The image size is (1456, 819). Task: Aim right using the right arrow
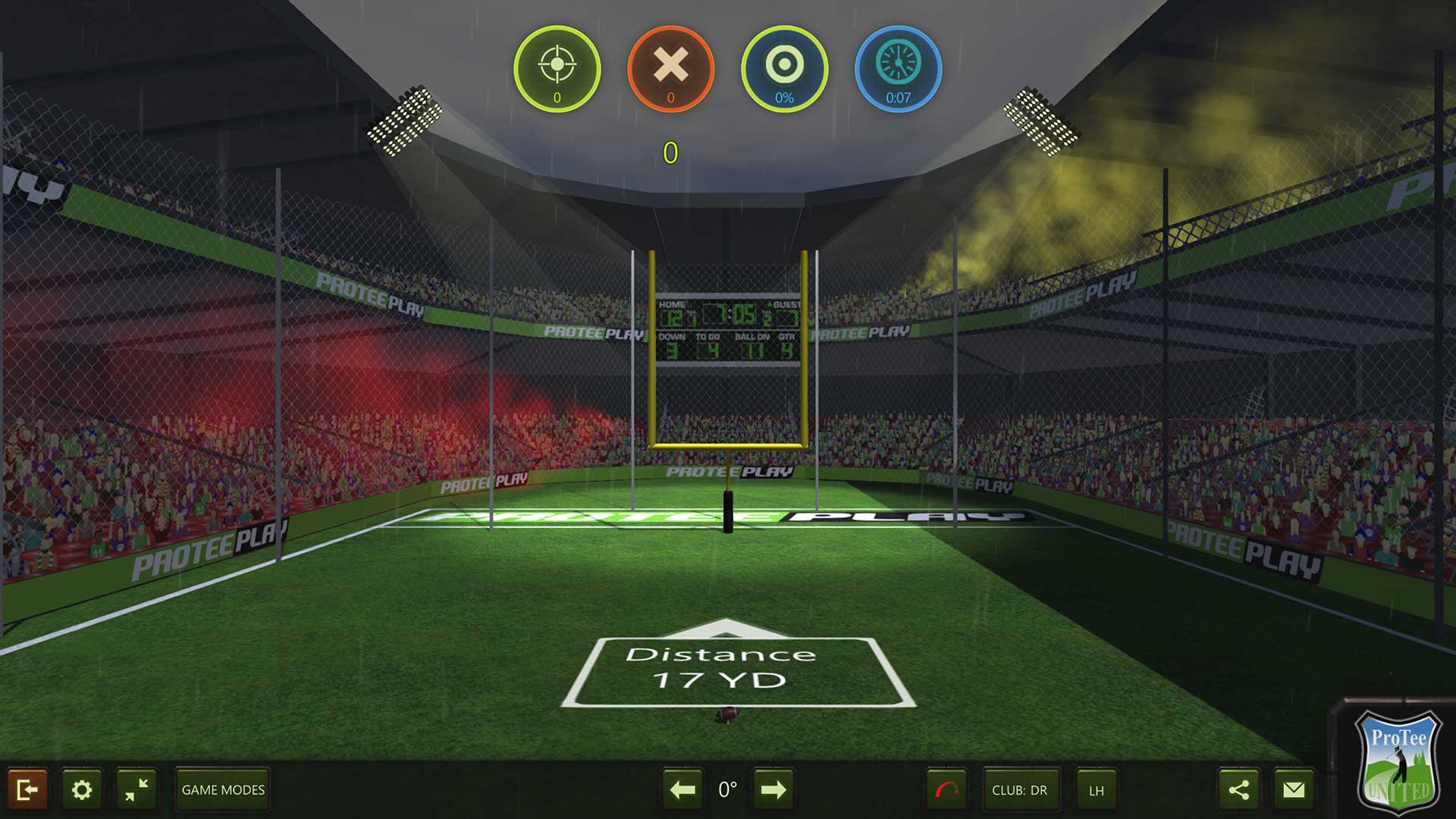tap(773, 789)
